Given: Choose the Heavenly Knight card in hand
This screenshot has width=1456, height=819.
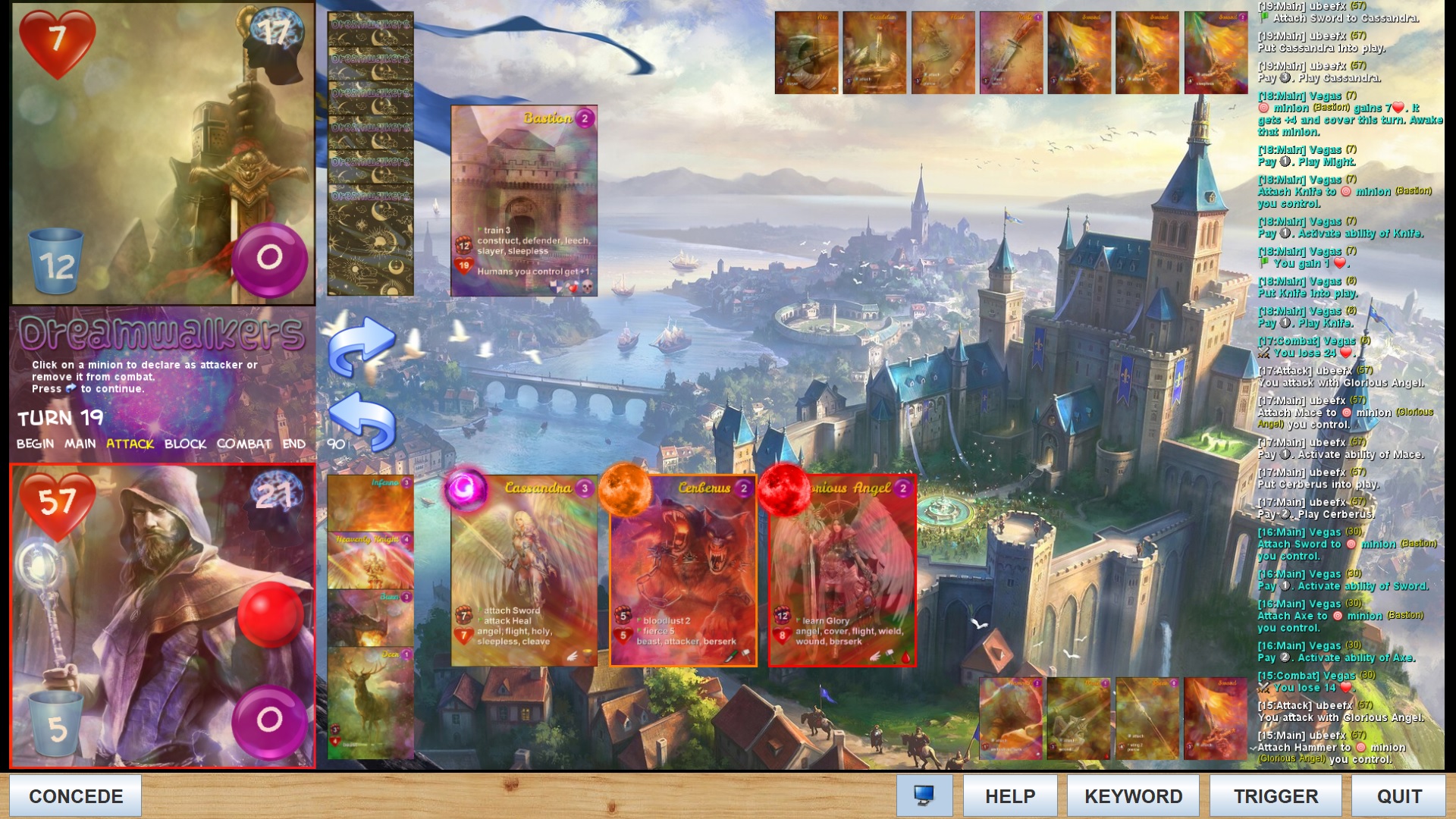Looking at the screenshot, I should [371, 560].
